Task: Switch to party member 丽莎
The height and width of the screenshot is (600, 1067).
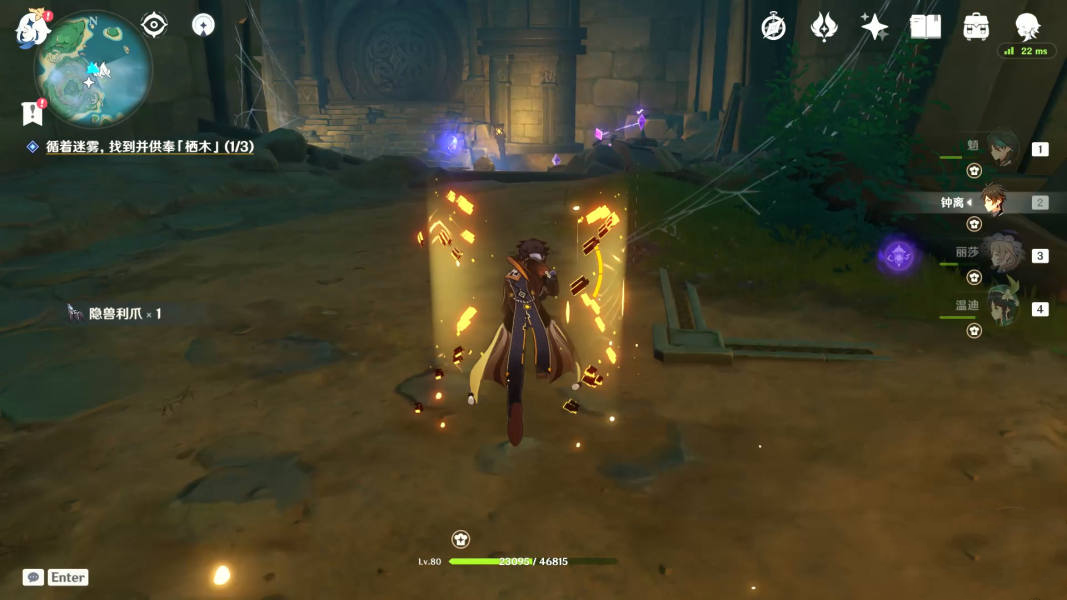Action: [1001, 254]
